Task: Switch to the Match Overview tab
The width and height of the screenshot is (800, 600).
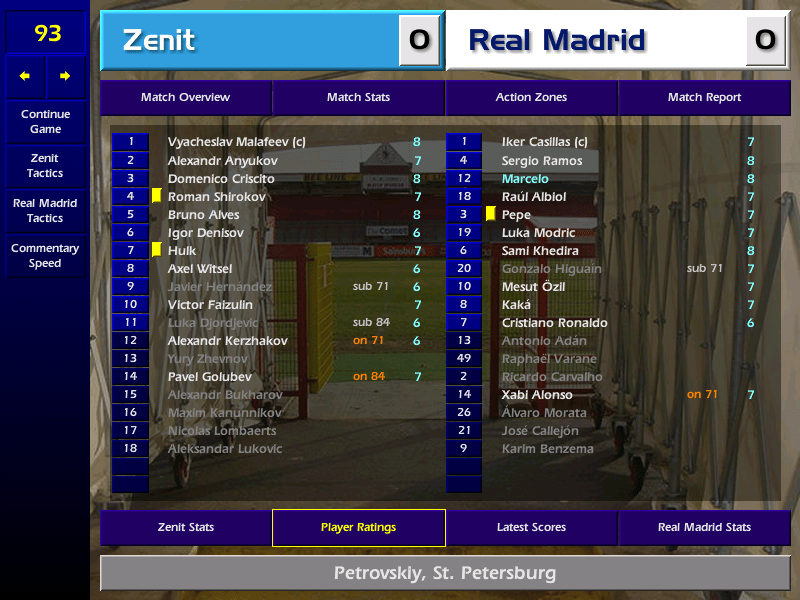Action: (x=185, y=98)
